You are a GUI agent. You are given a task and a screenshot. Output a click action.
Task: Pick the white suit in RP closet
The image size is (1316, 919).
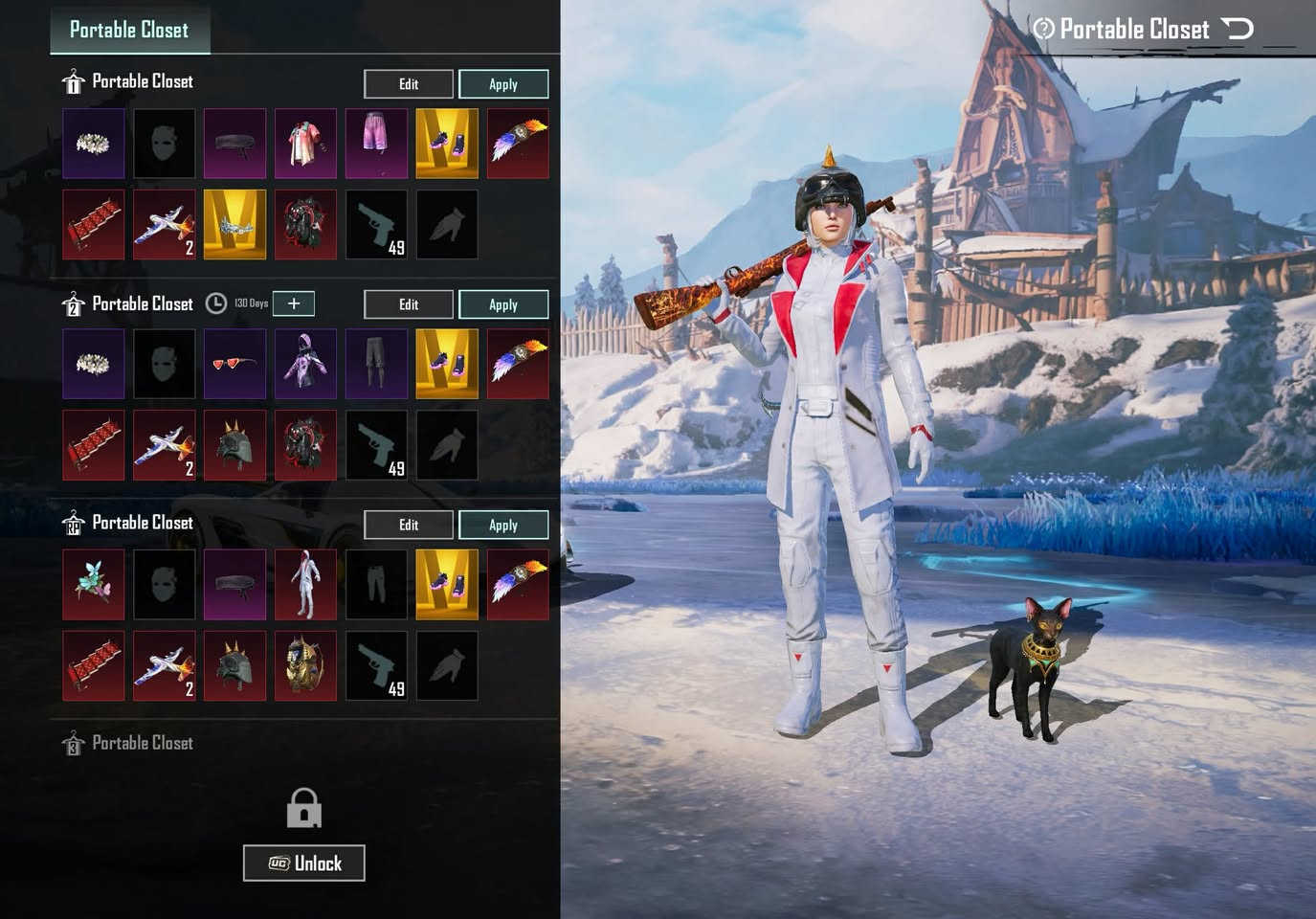tap(305, 584)
